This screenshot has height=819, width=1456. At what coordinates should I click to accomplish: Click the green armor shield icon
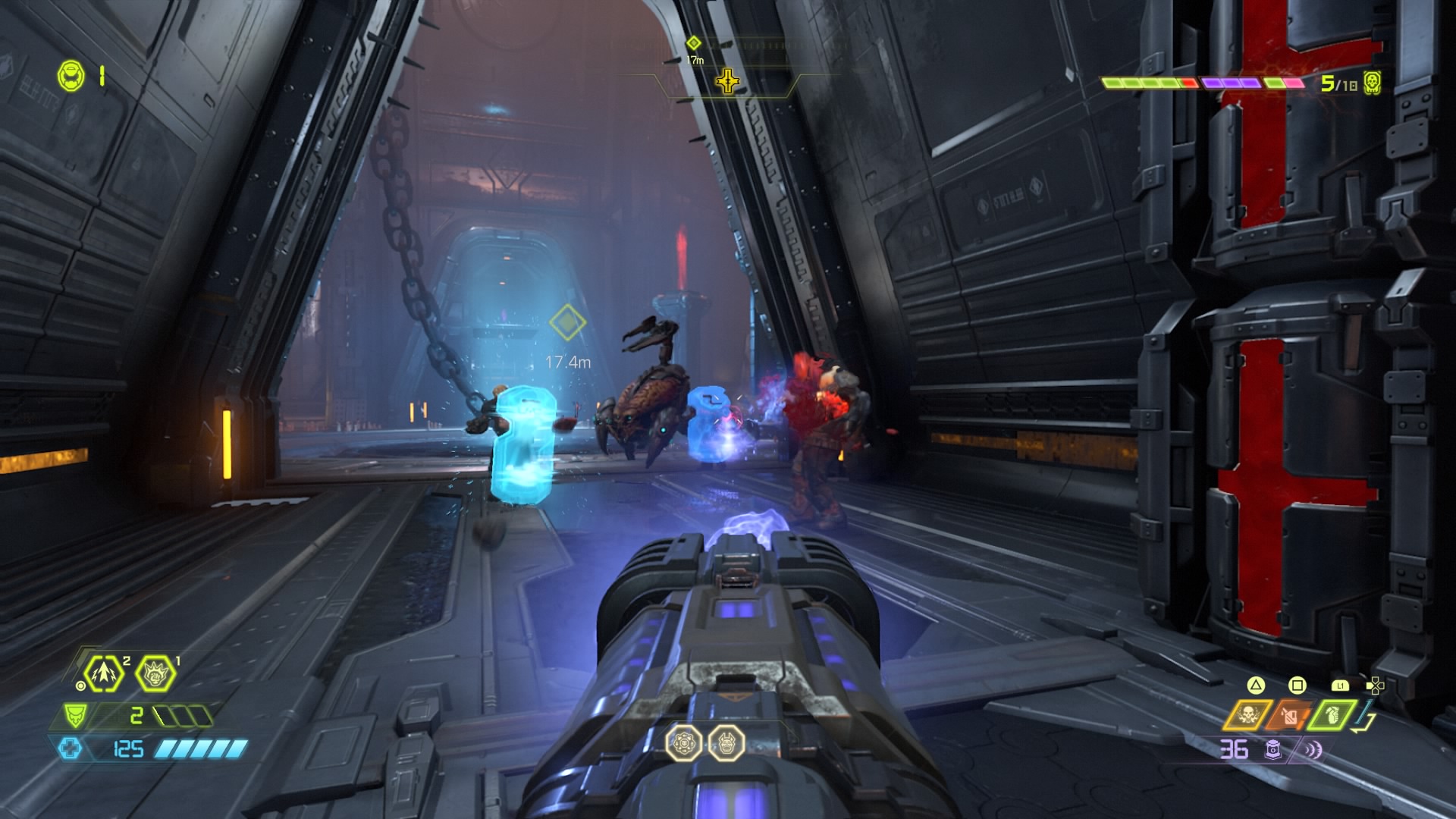[x=75, y=715]
